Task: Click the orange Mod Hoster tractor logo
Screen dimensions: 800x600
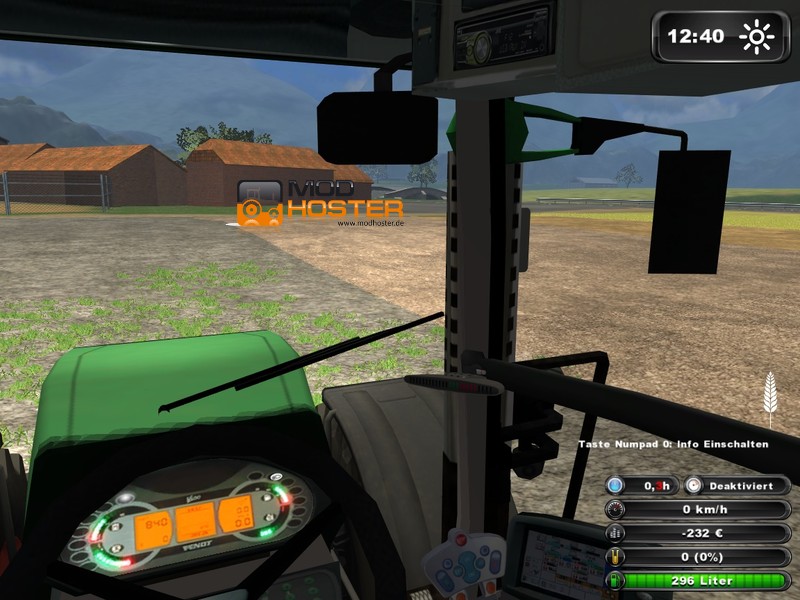Action: (259, 203)
